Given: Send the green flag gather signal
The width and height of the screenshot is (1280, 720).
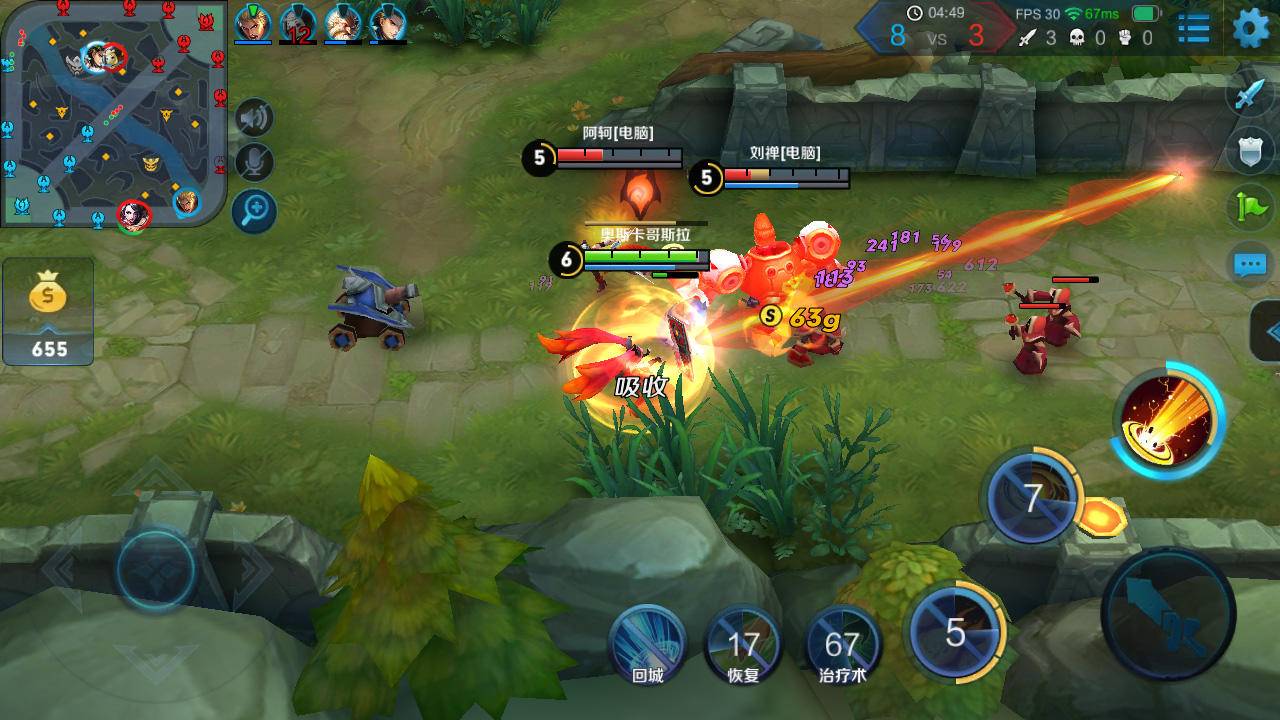Looking at the screenshot, I should (x=1251, y=207).
